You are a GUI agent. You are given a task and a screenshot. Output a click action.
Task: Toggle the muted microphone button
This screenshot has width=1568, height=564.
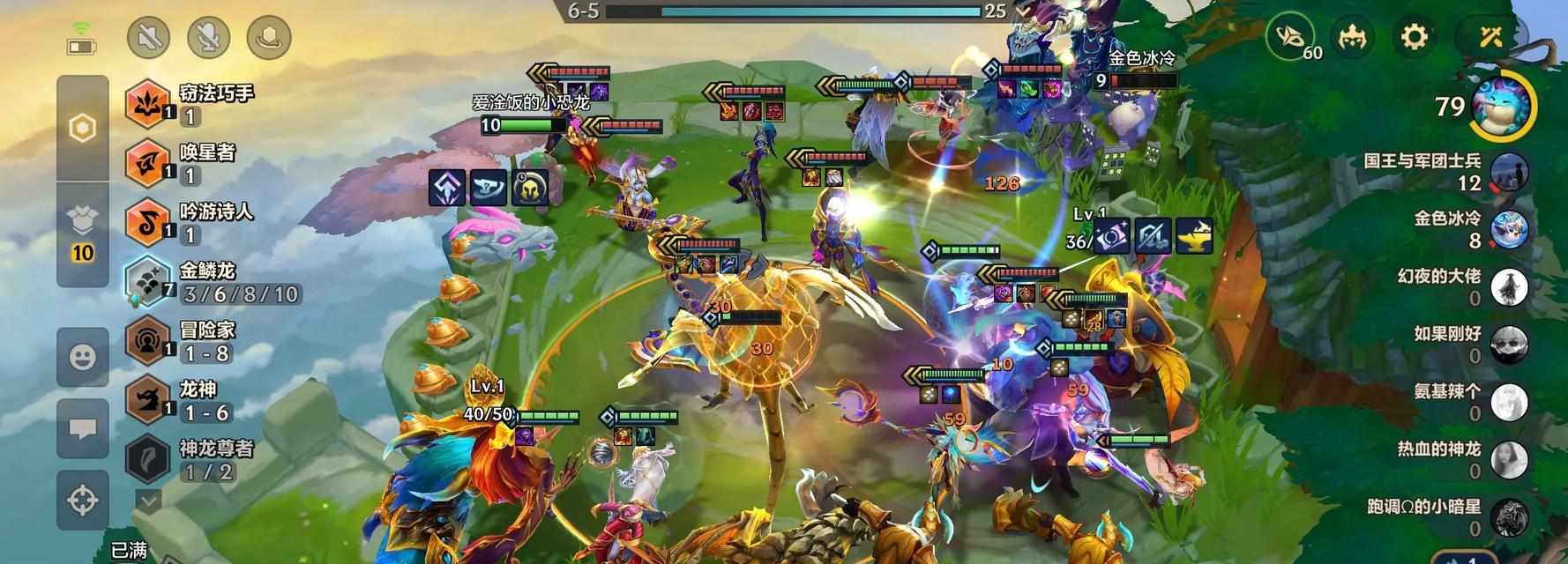(x=208, y=38)
